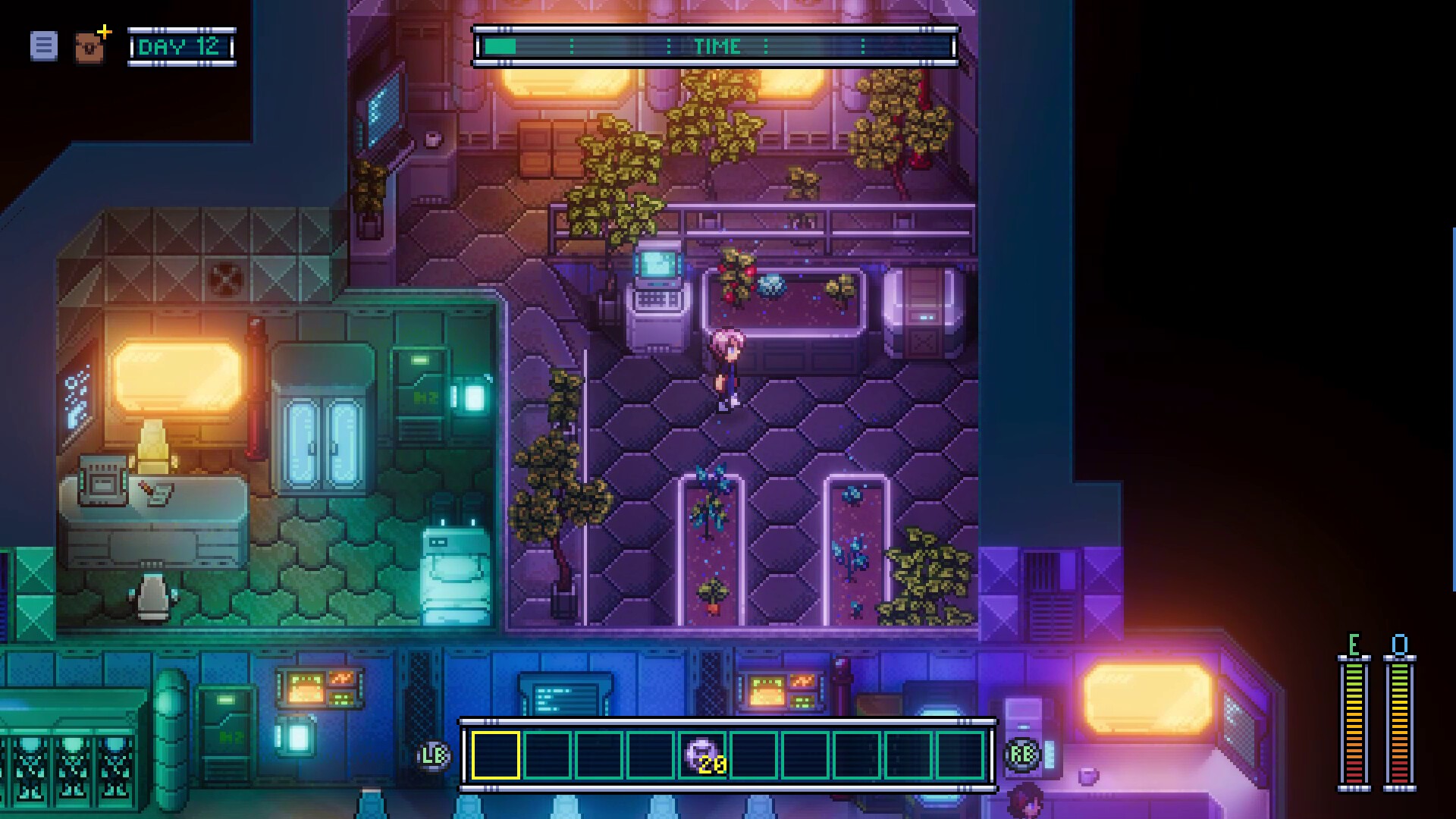Click the yellow-highlighted hotbar slot
1456x819 pixels.
tap(496, 755)
